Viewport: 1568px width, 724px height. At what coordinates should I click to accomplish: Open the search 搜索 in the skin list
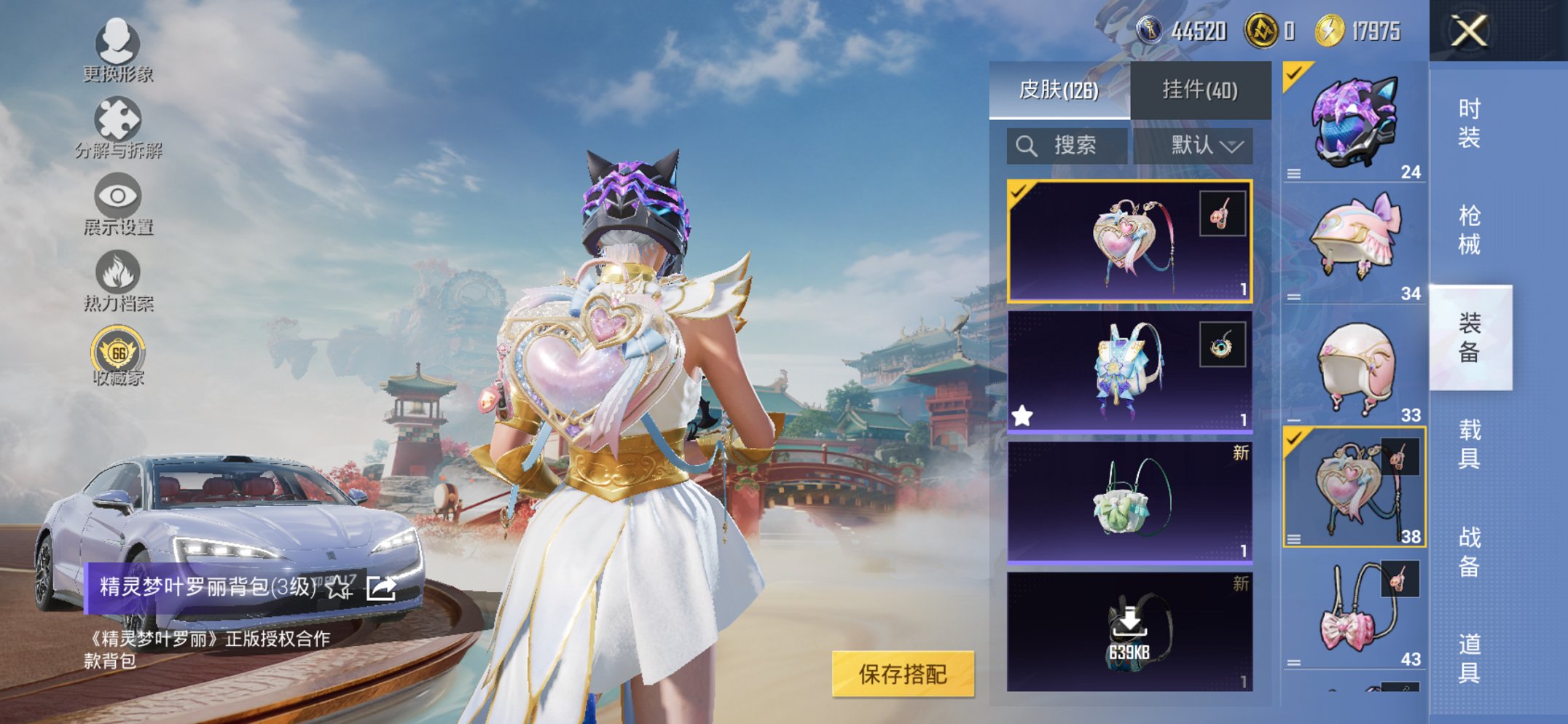click(1066, 144)
